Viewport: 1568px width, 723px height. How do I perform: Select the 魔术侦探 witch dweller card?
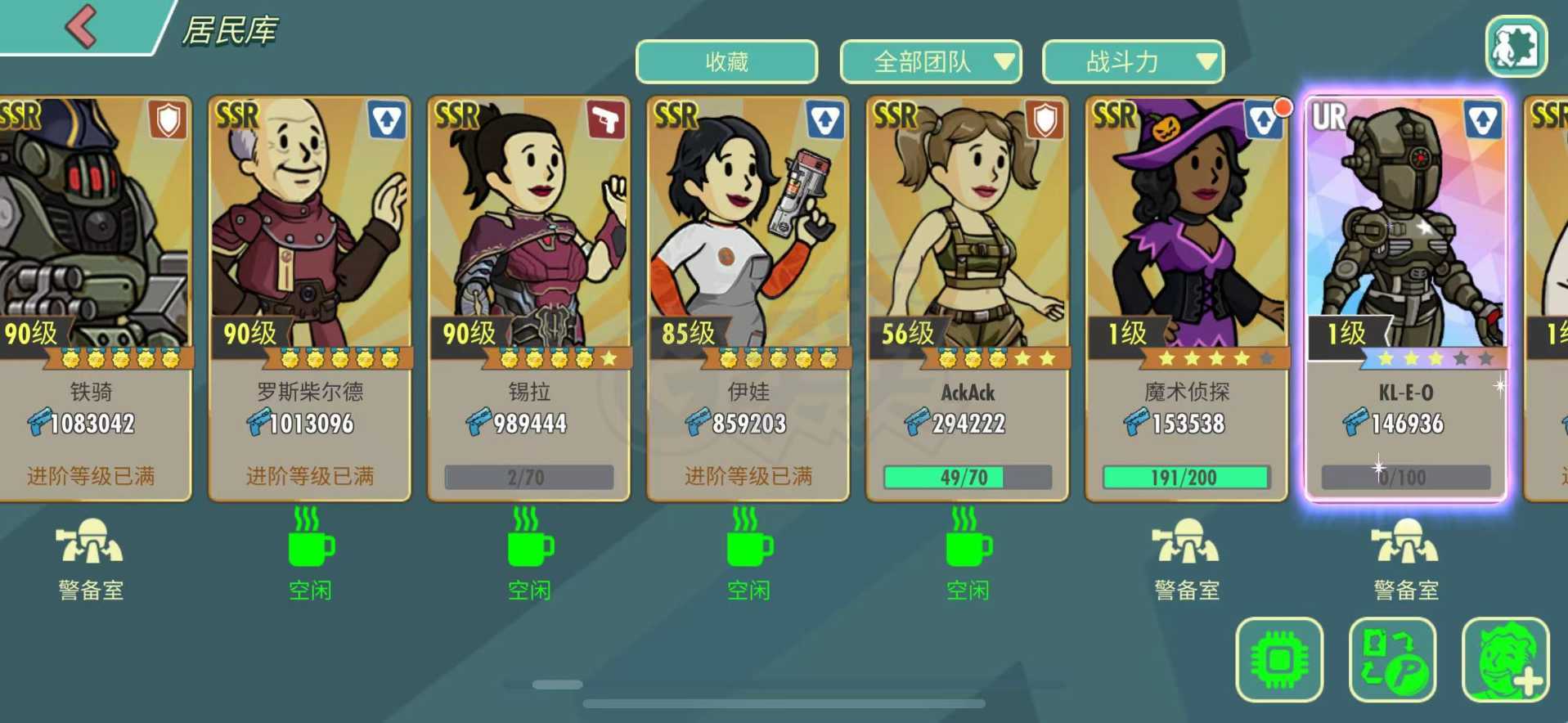click(x=1187, y=299)
